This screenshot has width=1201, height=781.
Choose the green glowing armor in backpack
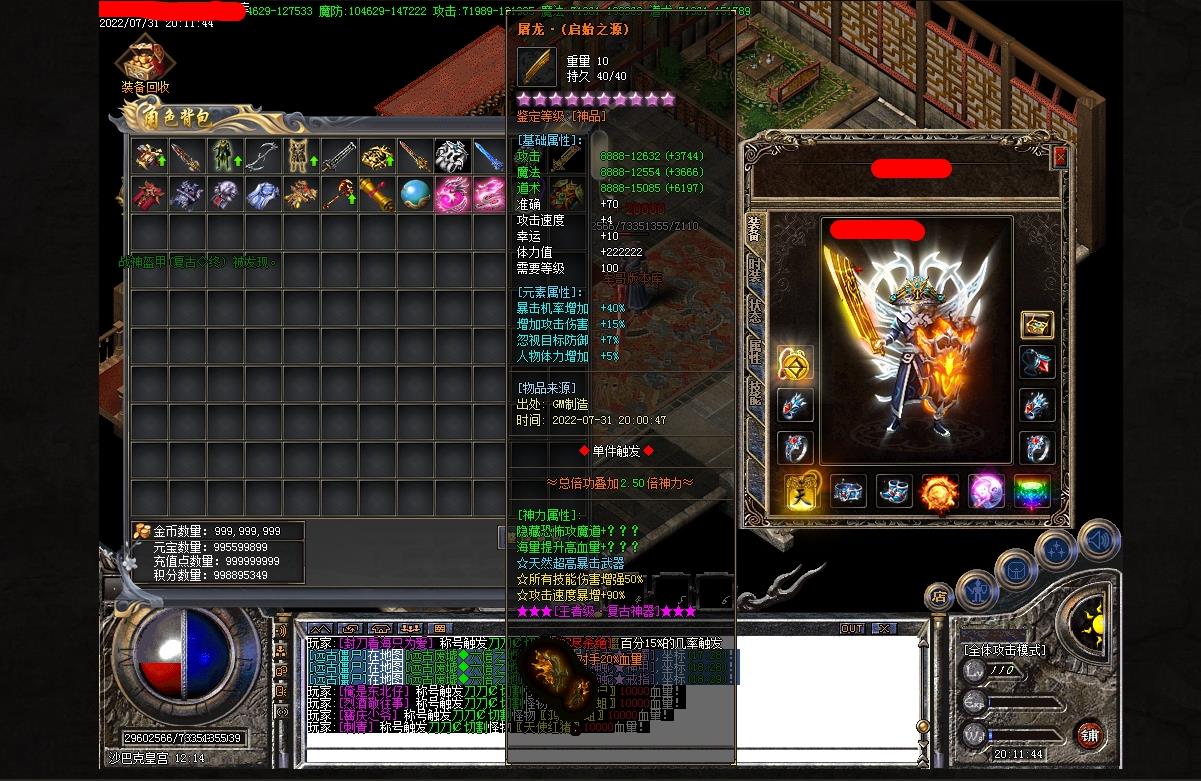[224, 156]
